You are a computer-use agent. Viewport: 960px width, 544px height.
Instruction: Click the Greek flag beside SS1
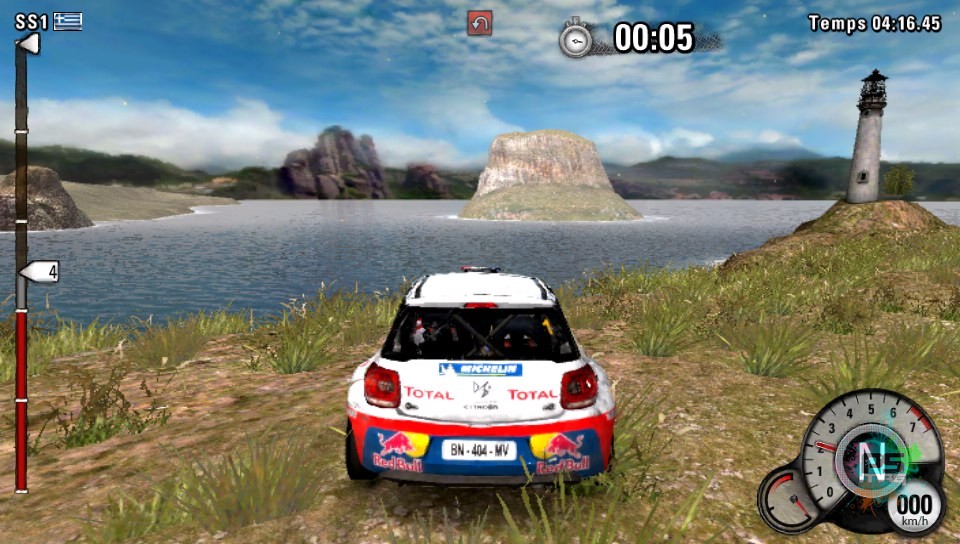(69, 20)
